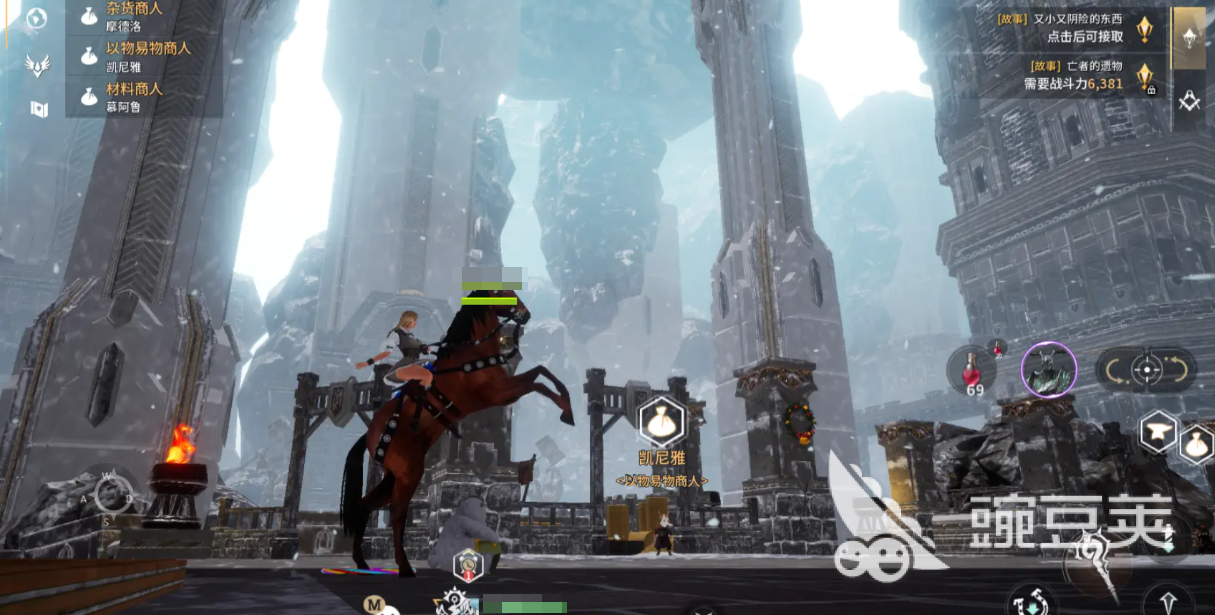The image size is (1215, 615).
Task: Open the folded map icon
Action: click(x=39, y=108)
